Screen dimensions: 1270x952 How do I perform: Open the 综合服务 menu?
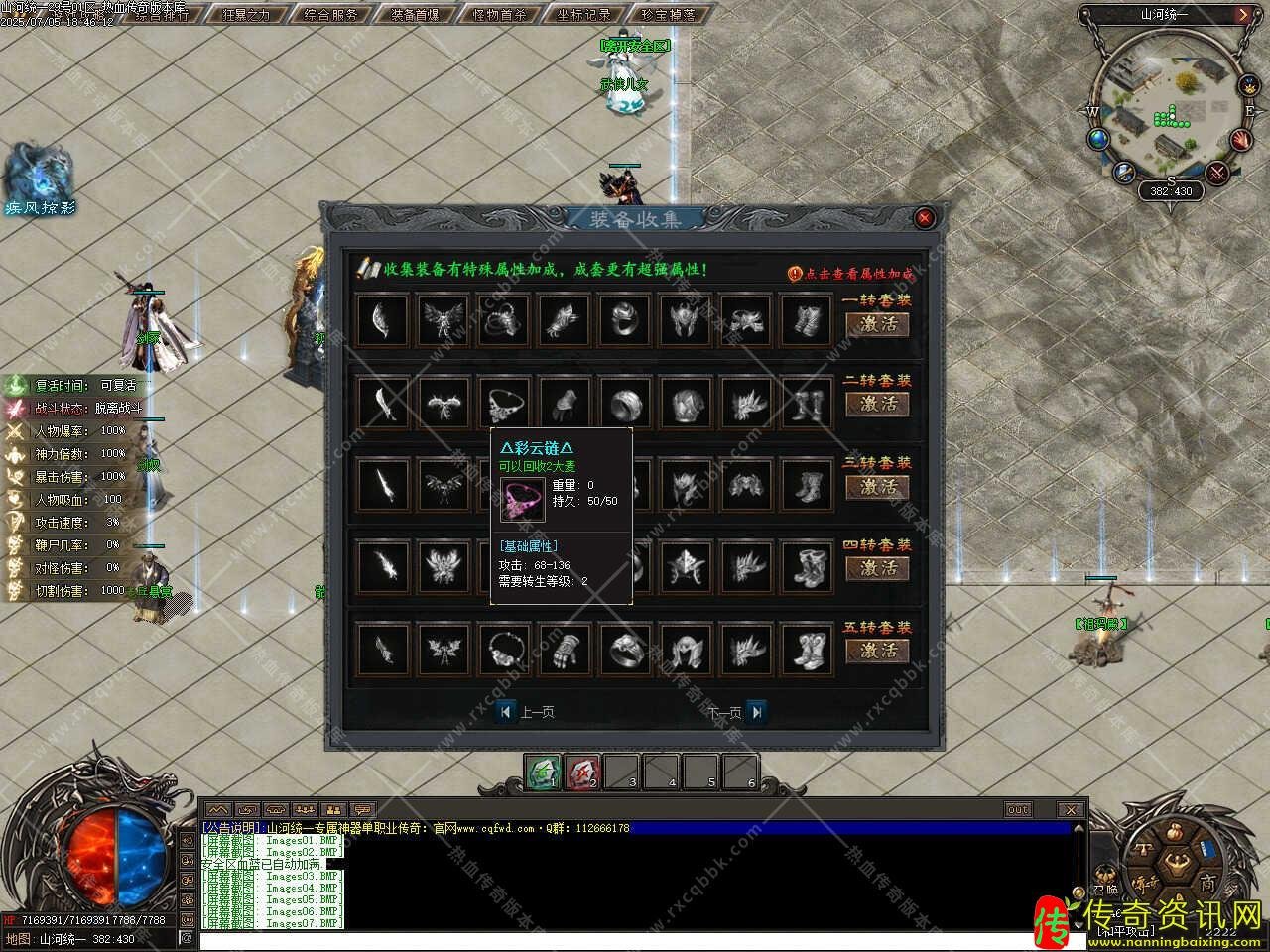(330, 15)
